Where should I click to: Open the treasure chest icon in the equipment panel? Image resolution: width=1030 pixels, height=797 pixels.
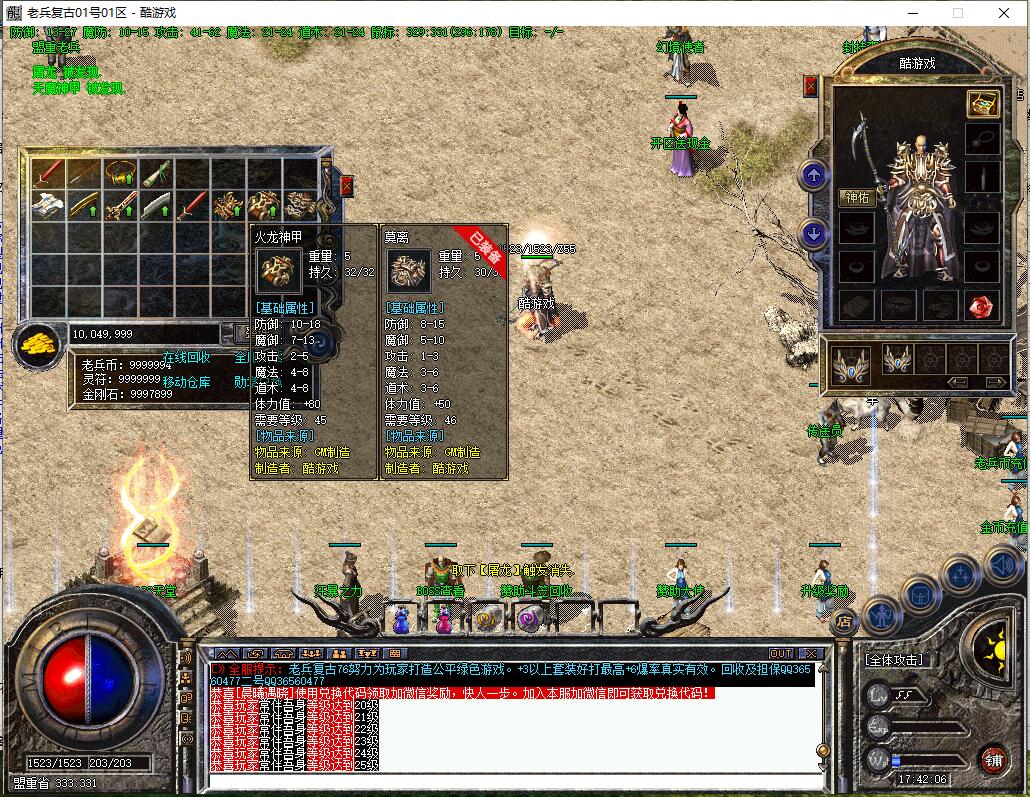pyautogui.click(x=982, y=104)
